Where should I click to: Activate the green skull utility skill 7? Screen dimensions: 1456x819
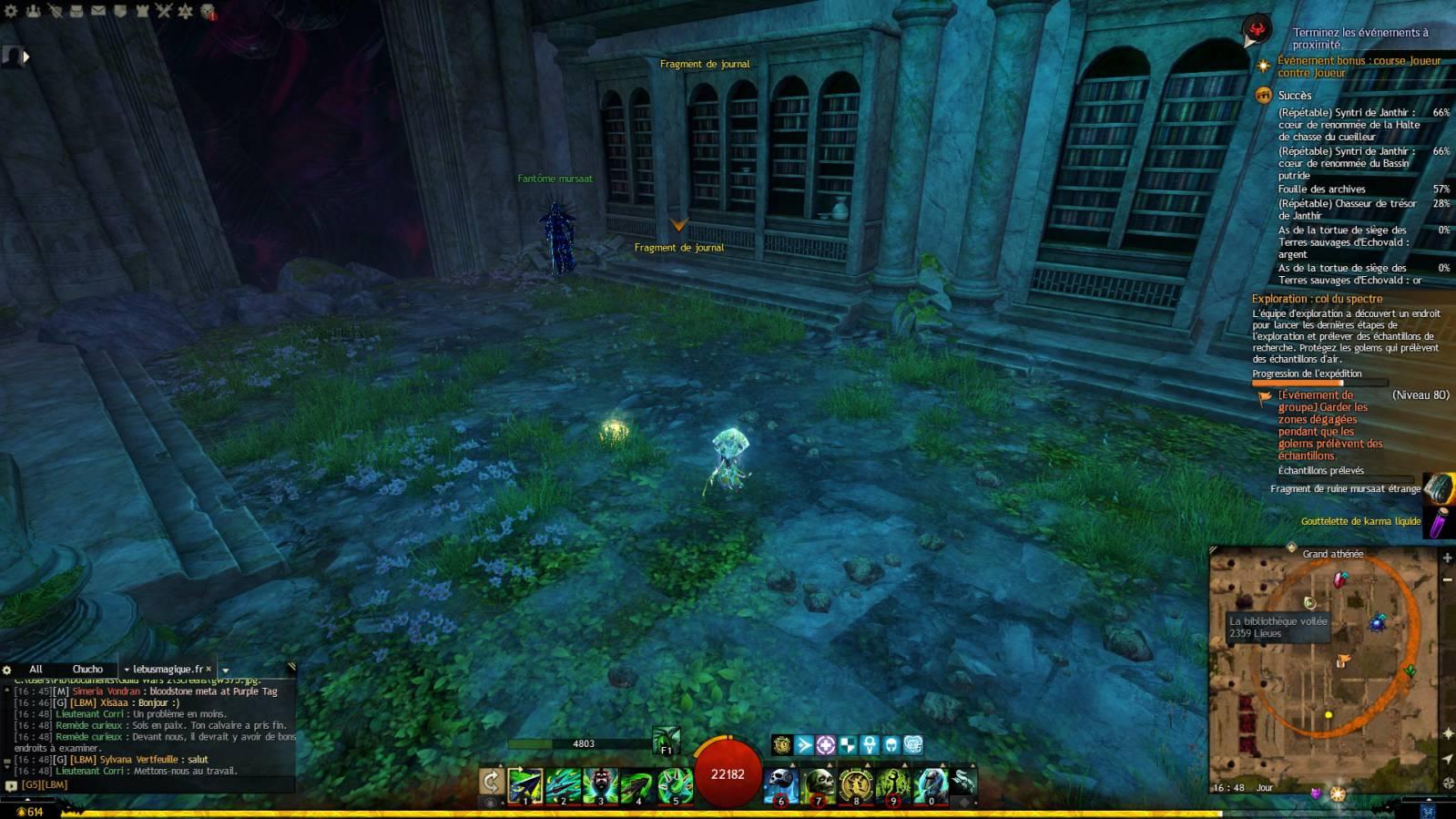819,785
